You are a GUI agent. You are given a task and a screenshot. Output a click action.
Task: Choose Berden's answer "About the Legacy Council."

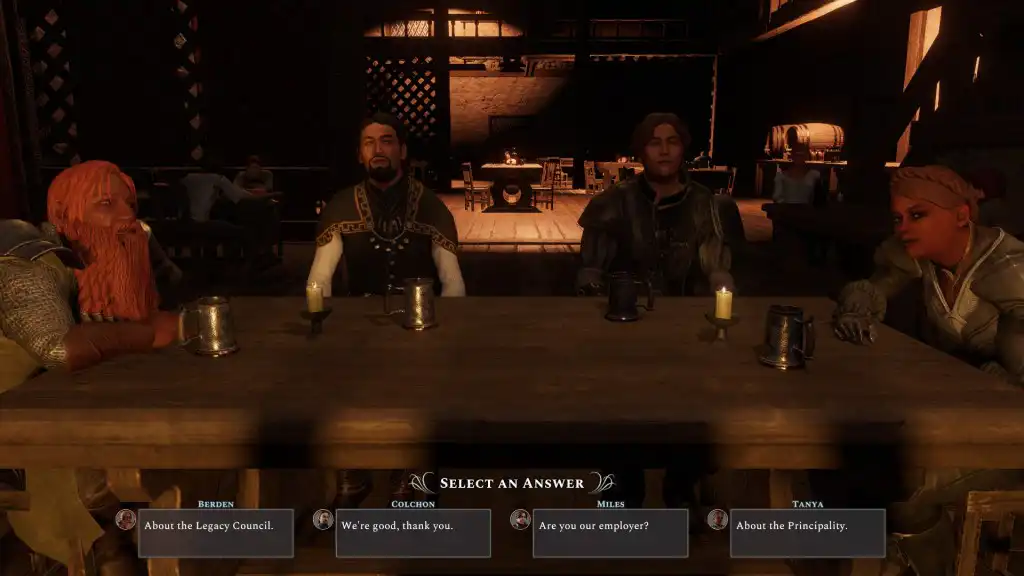point(215,533)
